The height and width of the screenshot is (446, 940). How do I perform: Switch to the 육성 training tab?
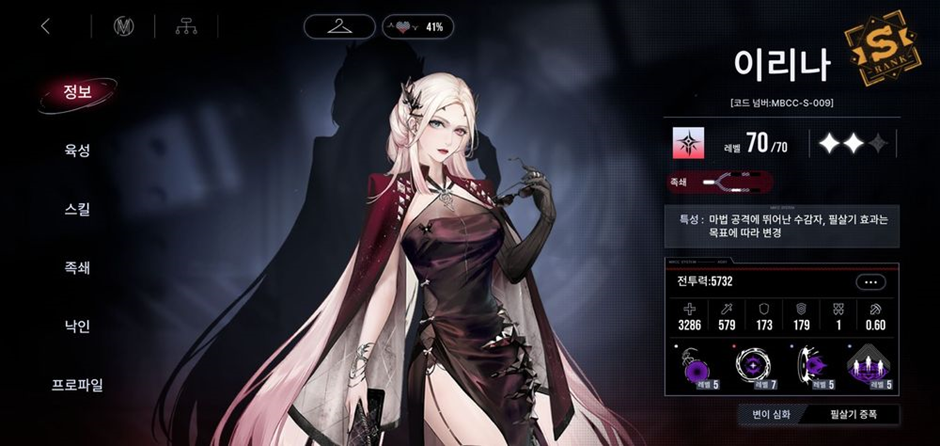point(77,151)
